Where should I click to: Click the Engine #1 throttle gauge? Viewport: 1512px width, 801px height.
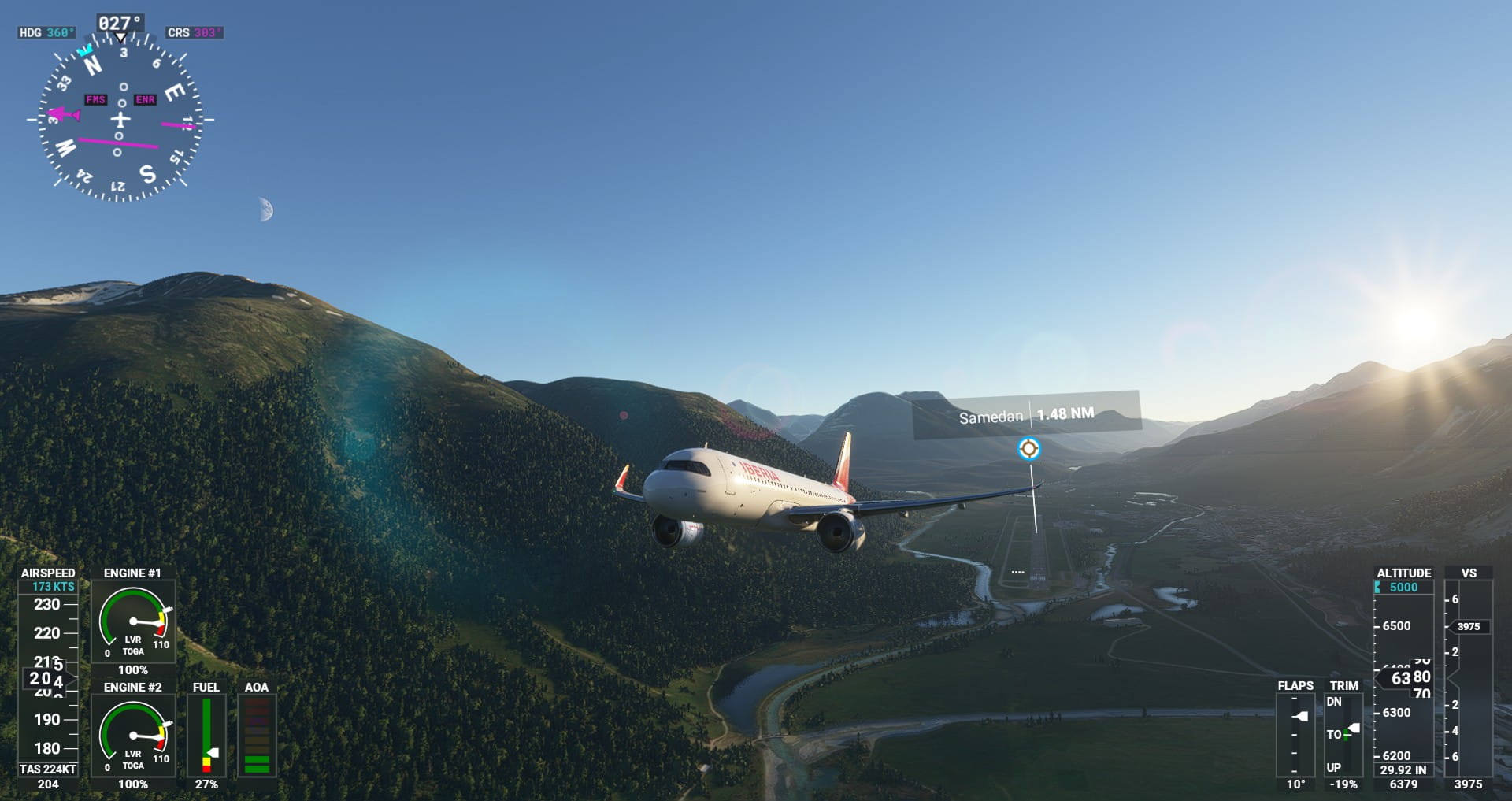(x=133, y=622)
